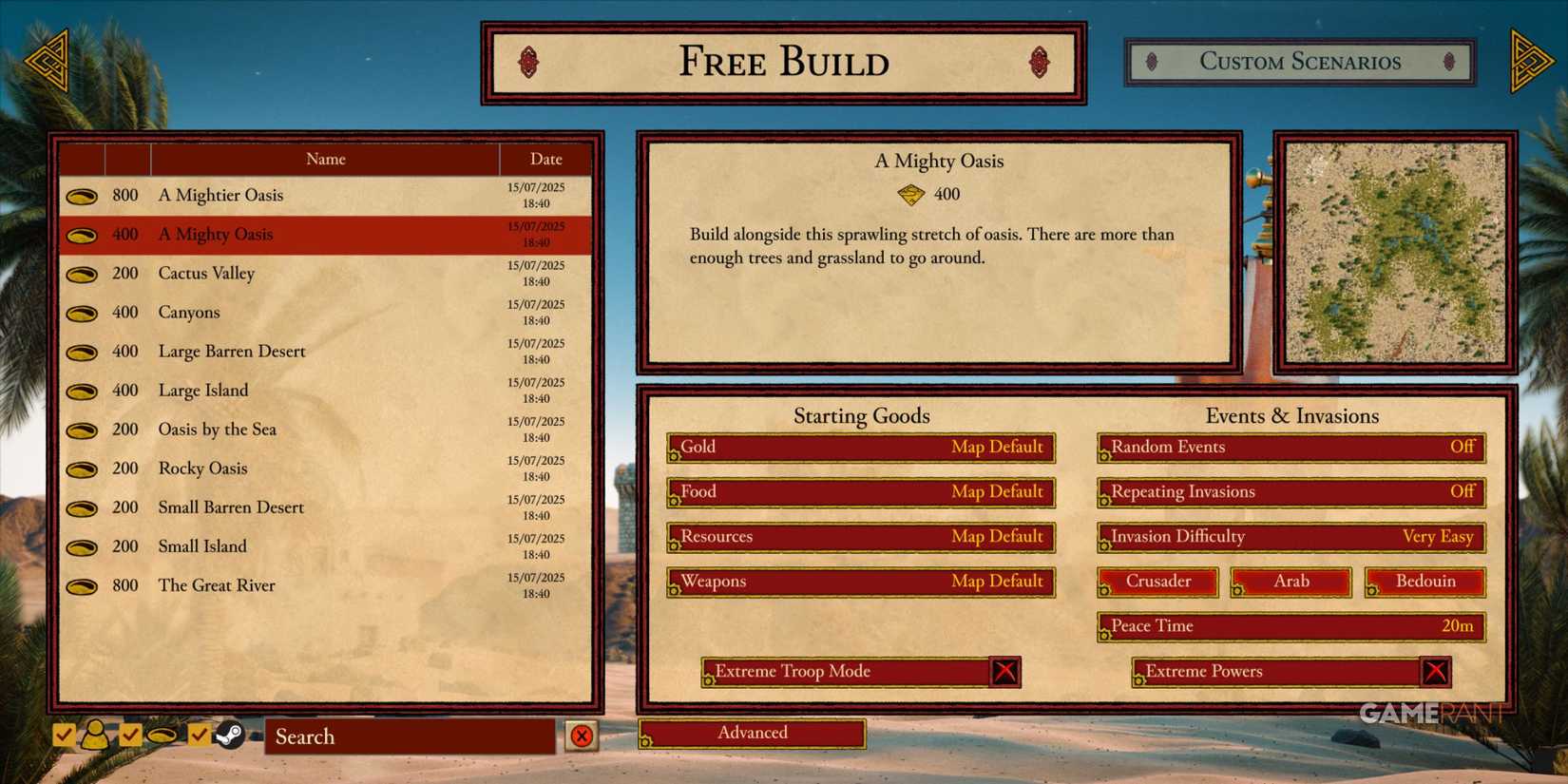Click the coin icon beside A Mighty Oasis
Viewport: 1568px width, 784px height.
82,234
